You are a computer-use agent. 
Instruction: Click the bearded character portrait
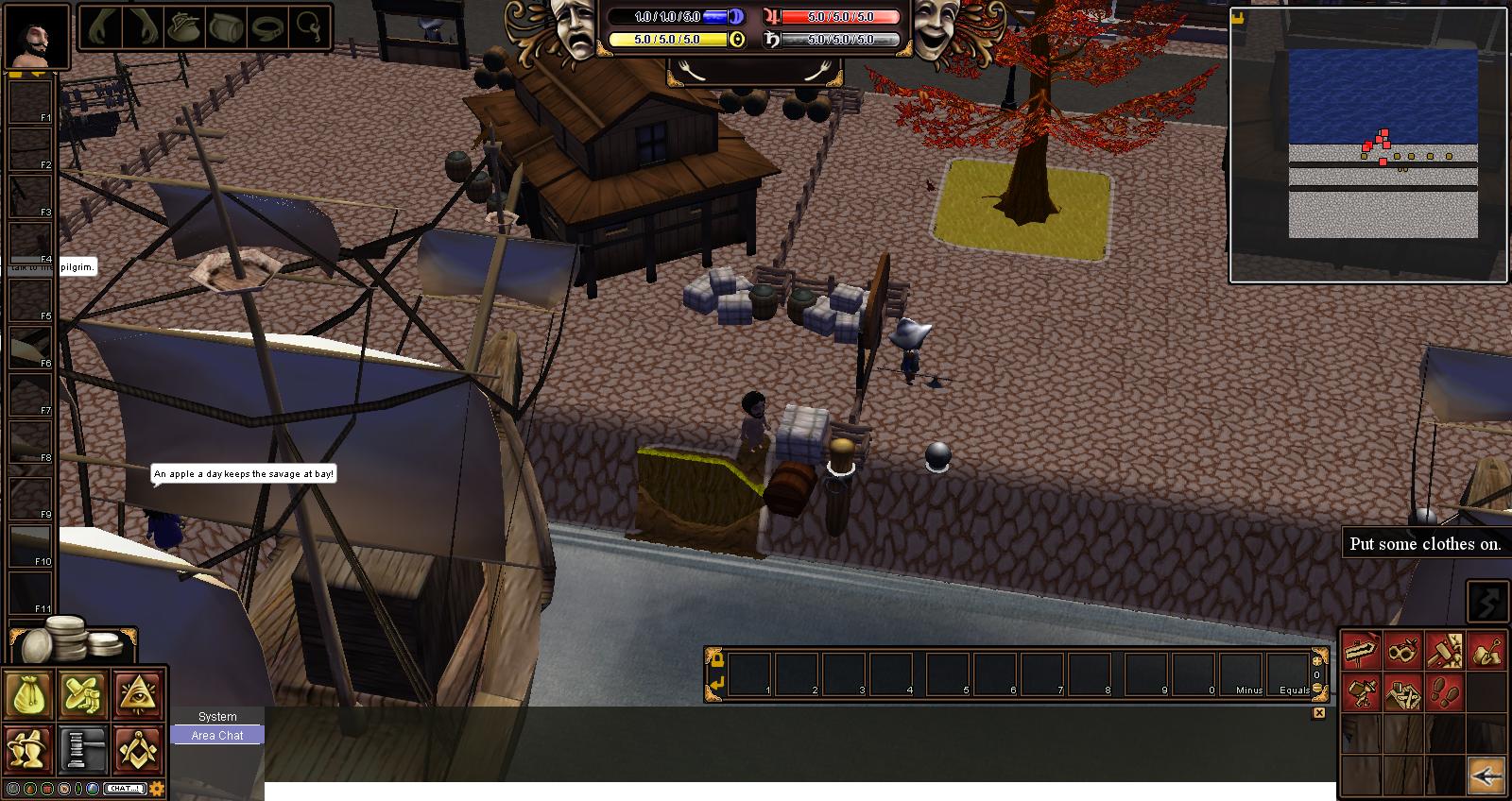click(36, 36)
